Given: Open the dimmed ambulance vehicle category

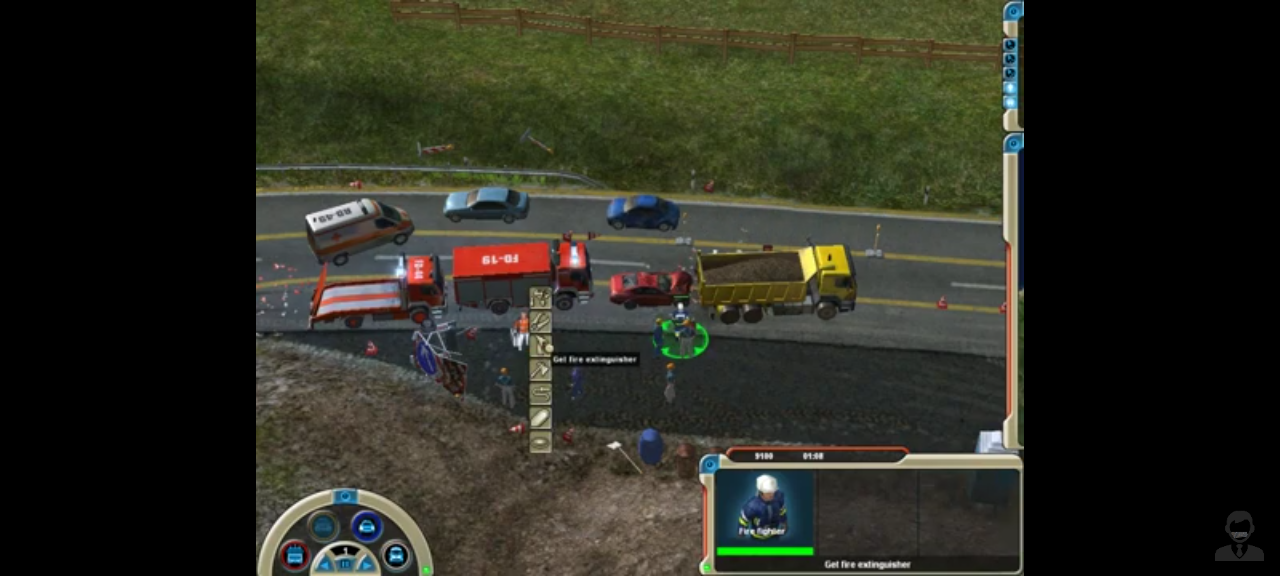Looking at the screenshot, I should coord(322,526).
